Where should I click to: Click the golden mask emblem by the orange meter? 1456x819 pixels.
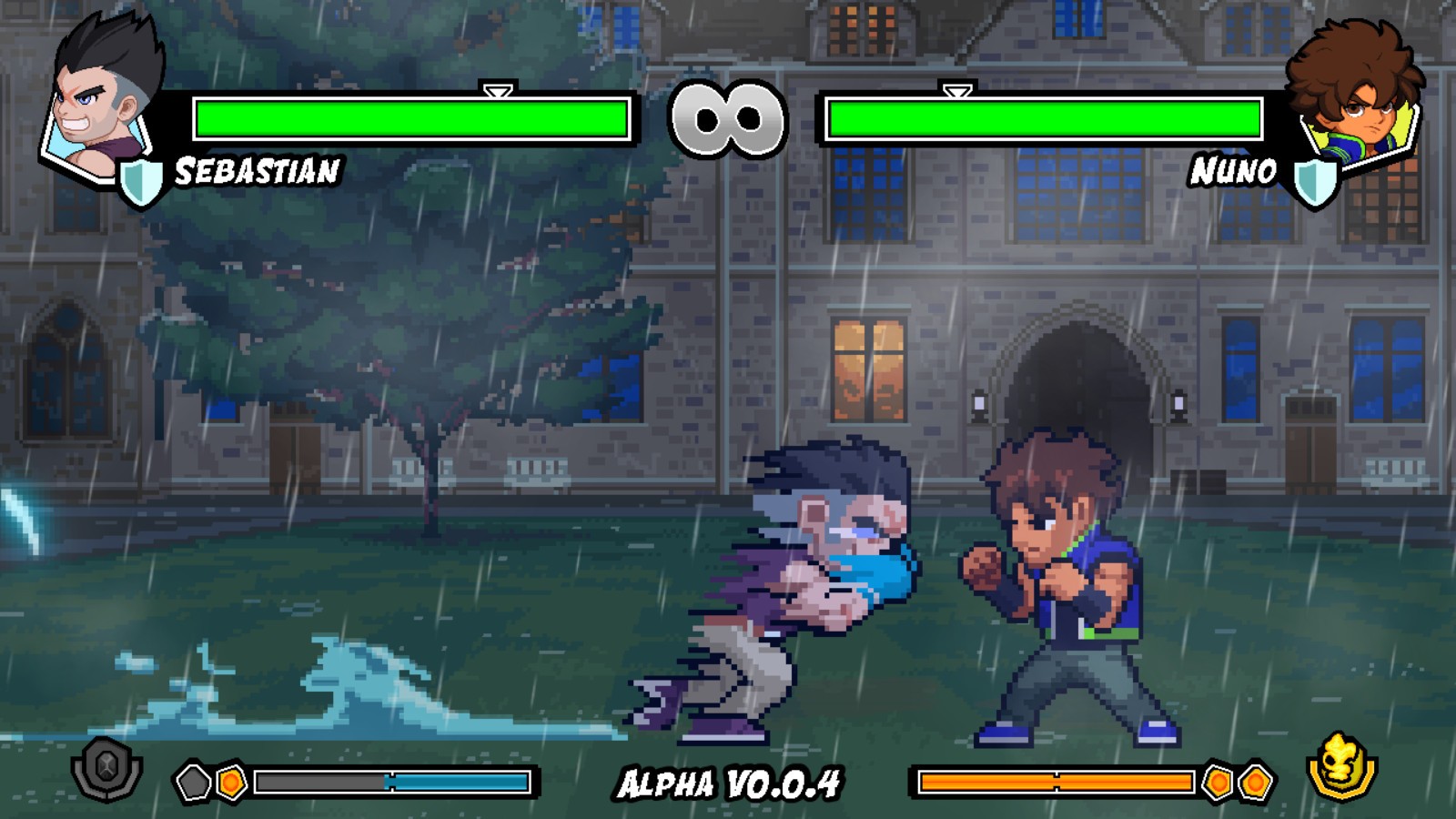1342,767
